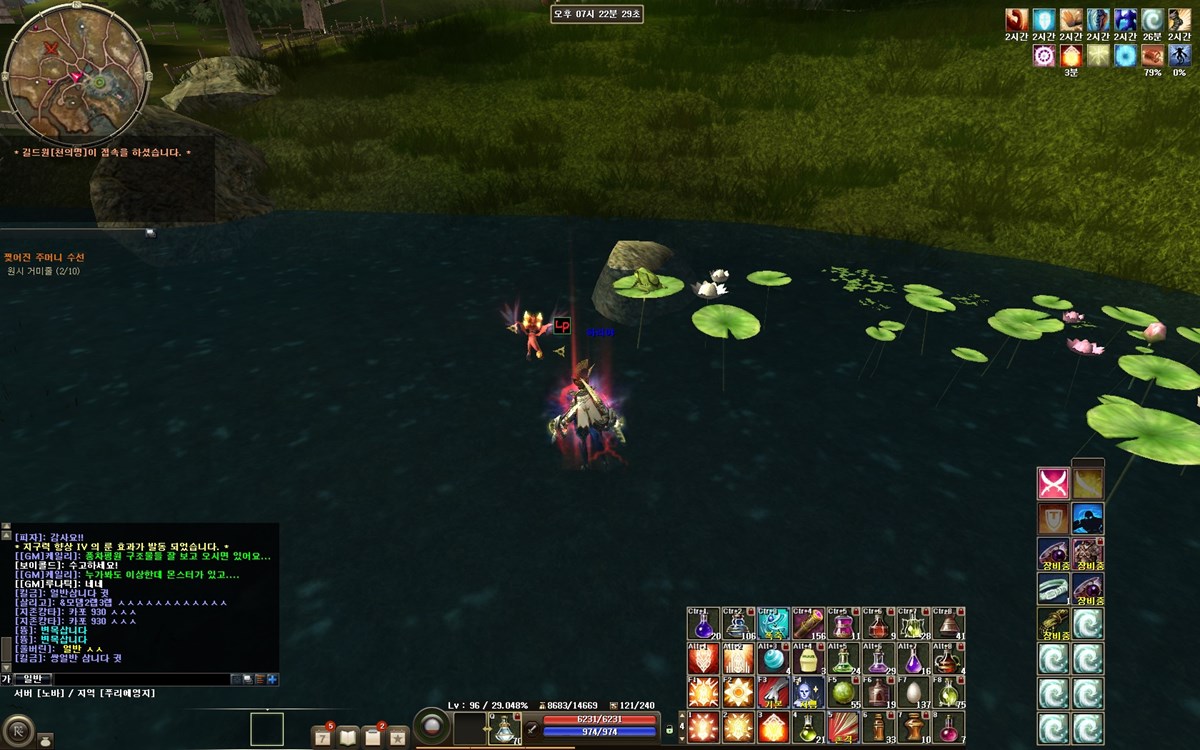Image resolution: width=1200 pixels, height=750 pixels.
Task: Select the pink crossed-blades skill icon
Action: point(1054,484)
